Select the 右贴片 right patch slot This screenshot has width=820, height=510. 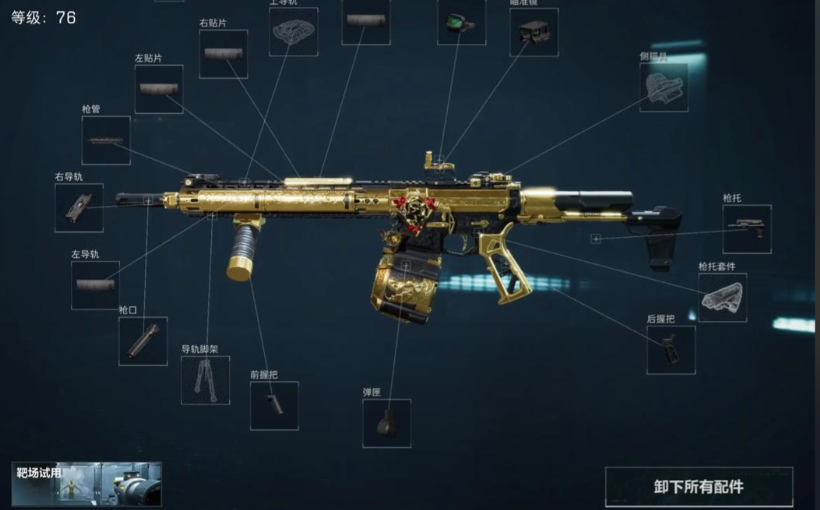tap(223, 54)
